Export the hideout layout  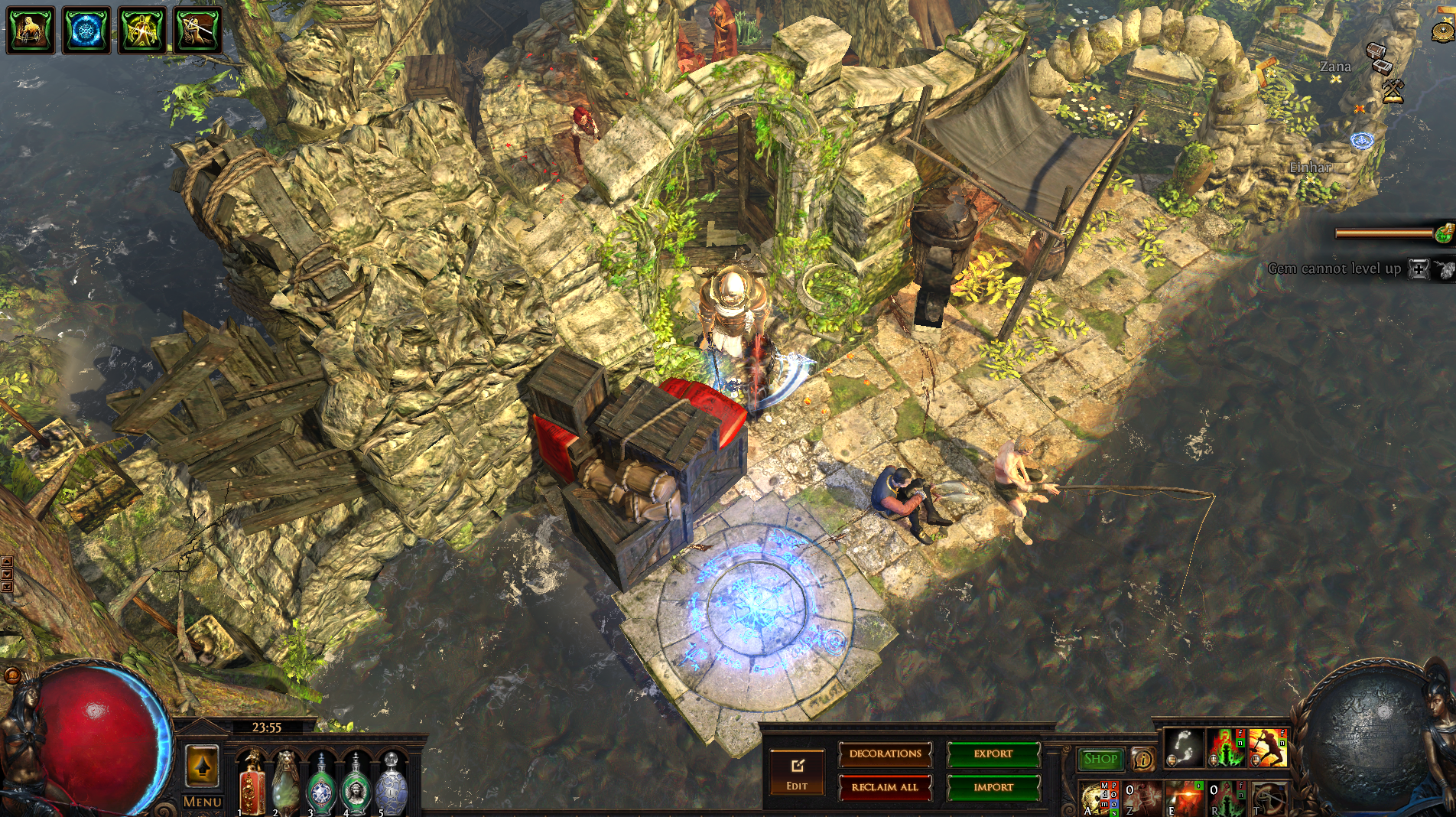click(x=993, y=754)
